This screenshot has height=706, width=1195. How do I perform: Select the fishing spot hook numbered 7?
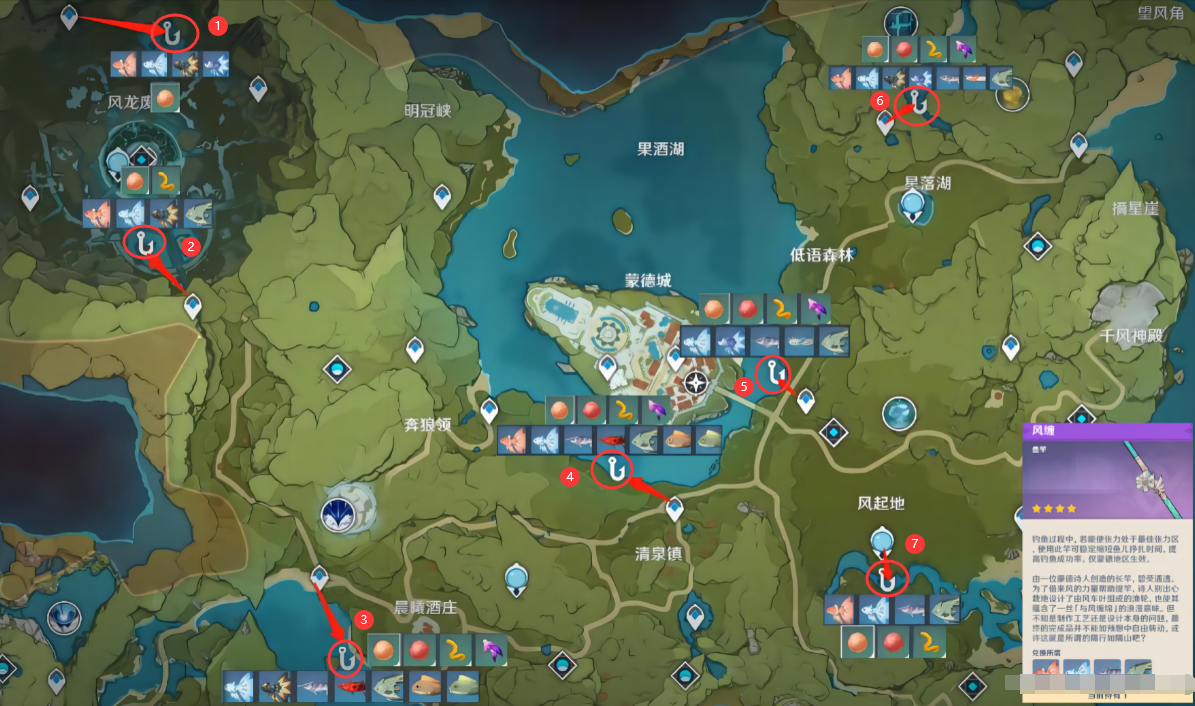tap(886, 578)
